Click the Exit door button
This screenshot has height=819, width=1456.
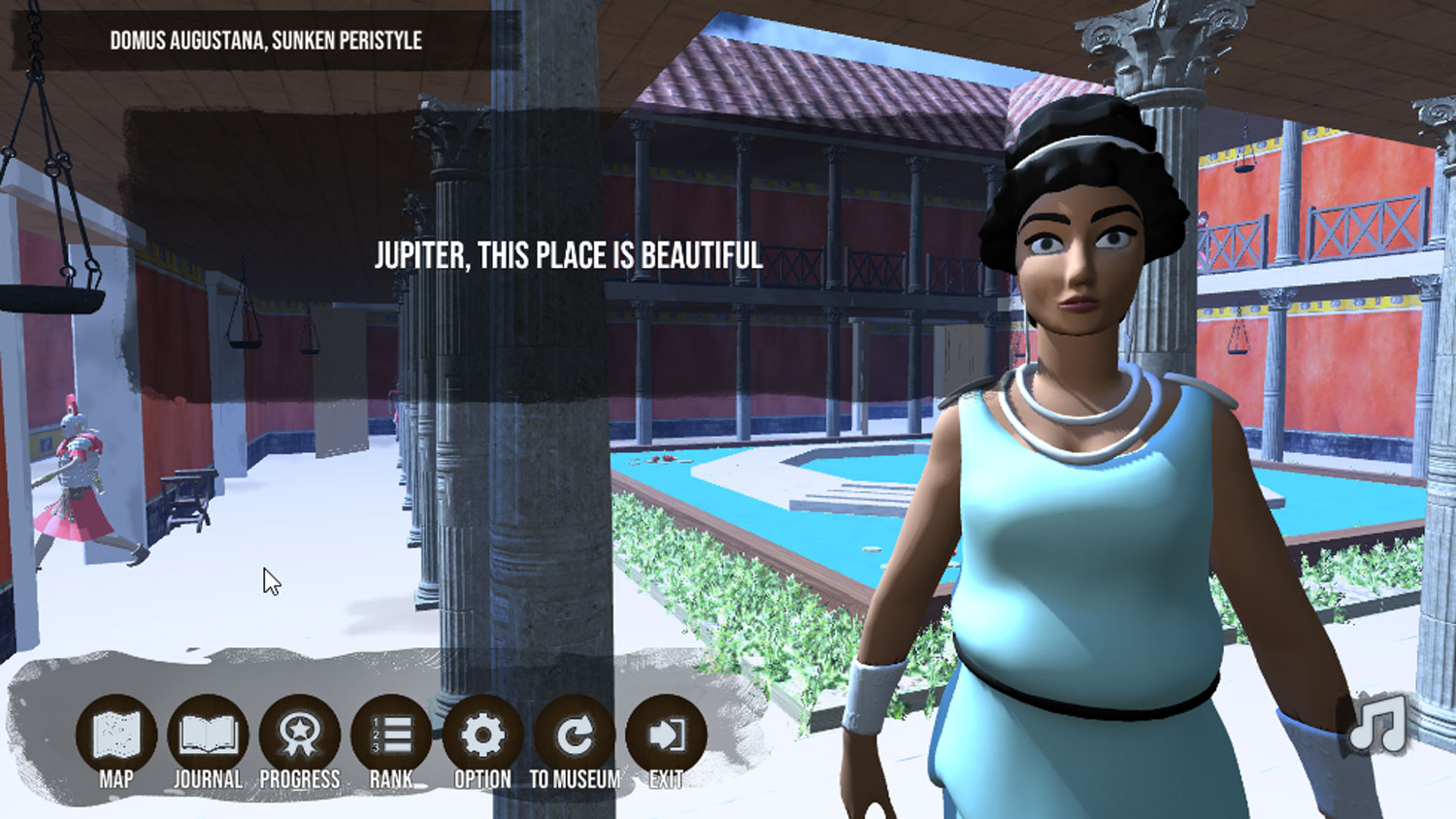click(666, 736)
